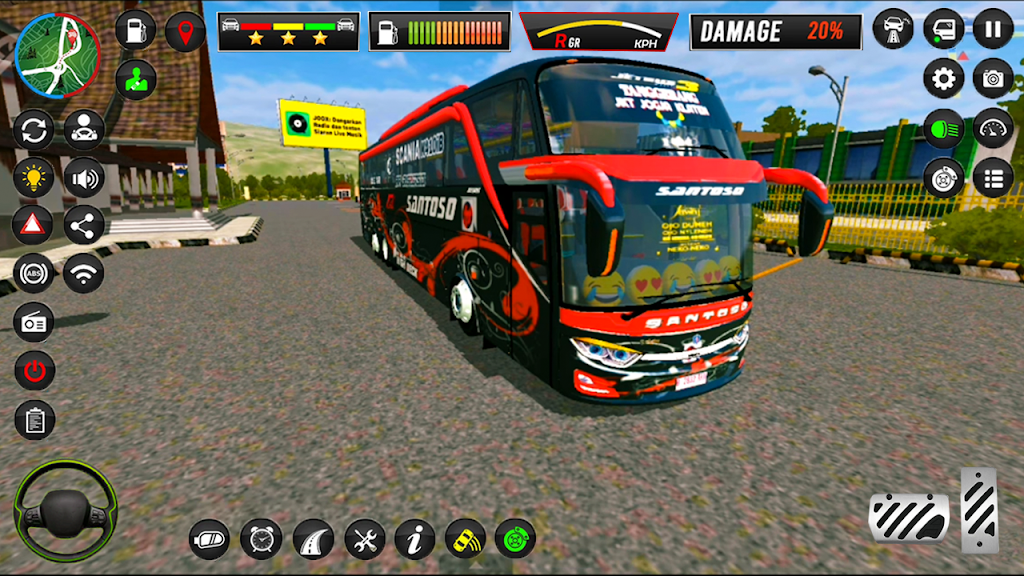Step on the tall accelerator pedal

coord(979,510)
